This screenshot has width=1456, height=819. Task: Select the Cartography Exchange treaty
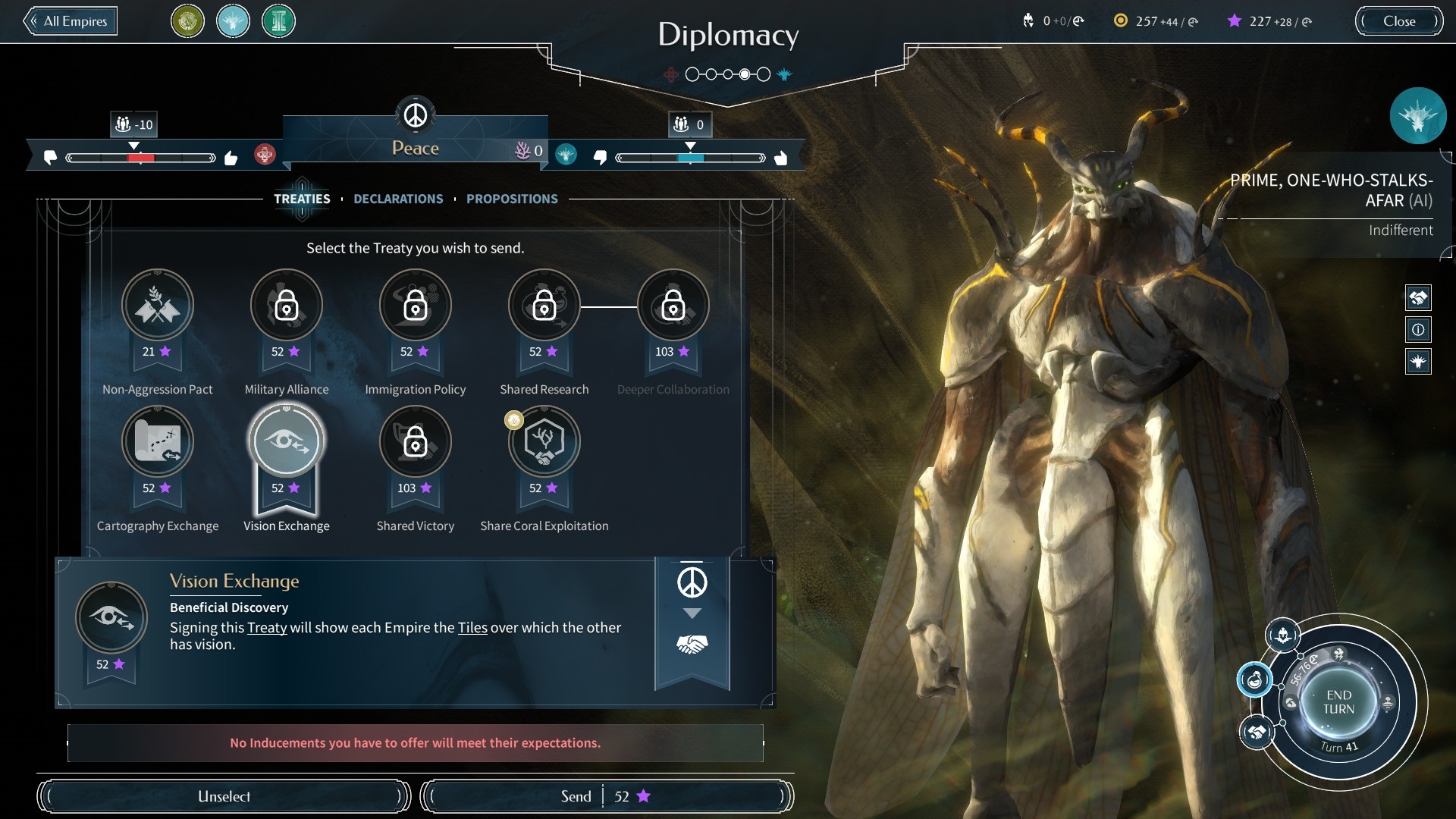[x=158, y=442]
